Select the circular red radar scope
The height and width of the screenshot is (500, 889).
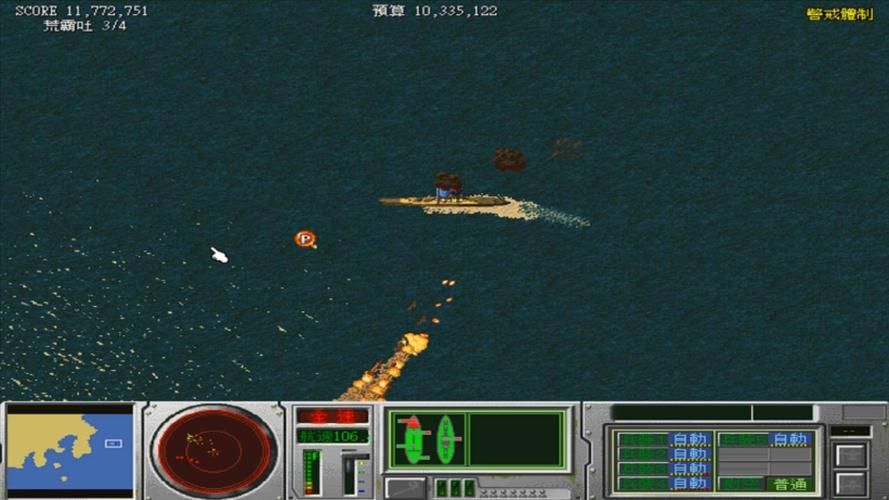coord(214,449)
